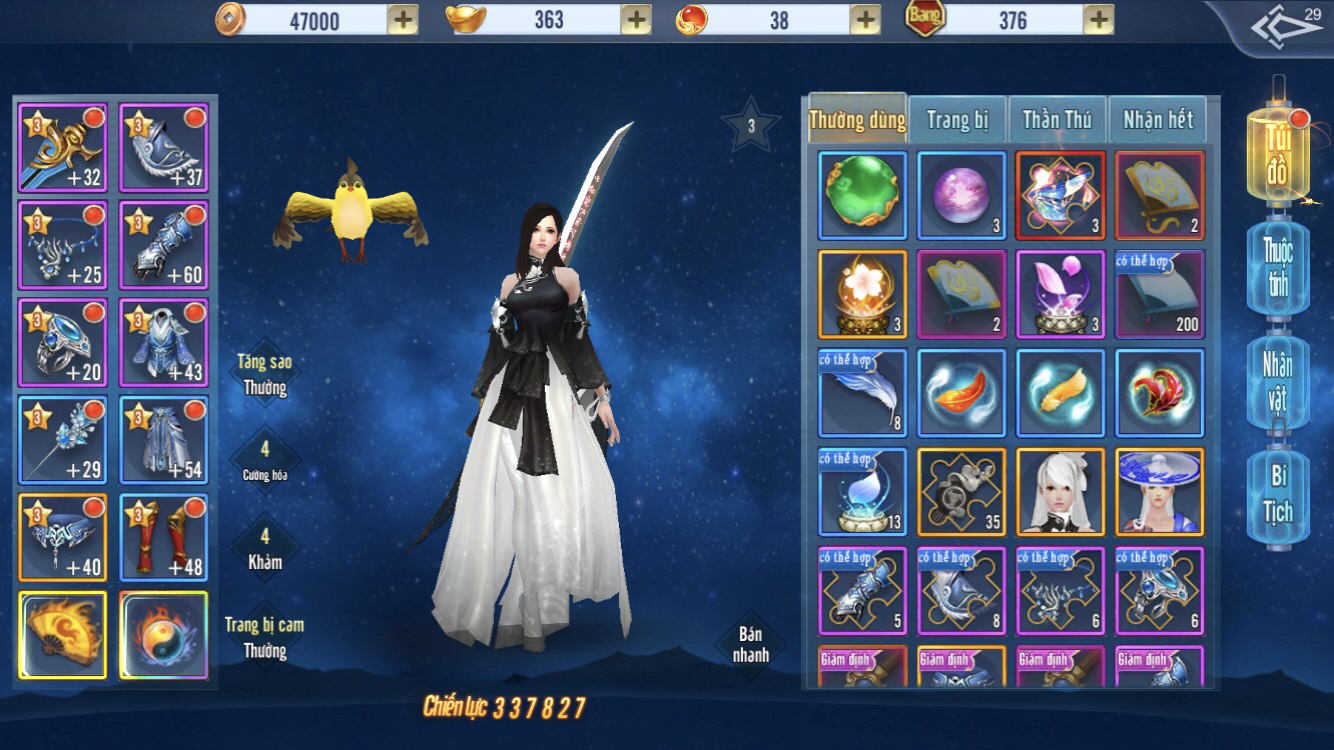
Task: Open the Thần Thú tab
Action: (1056, 120)
